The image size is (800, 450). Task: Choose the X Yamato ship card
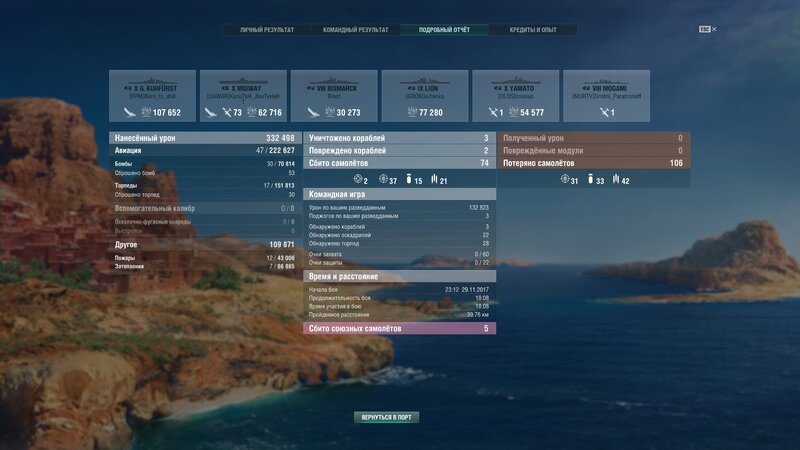(516, 96)
